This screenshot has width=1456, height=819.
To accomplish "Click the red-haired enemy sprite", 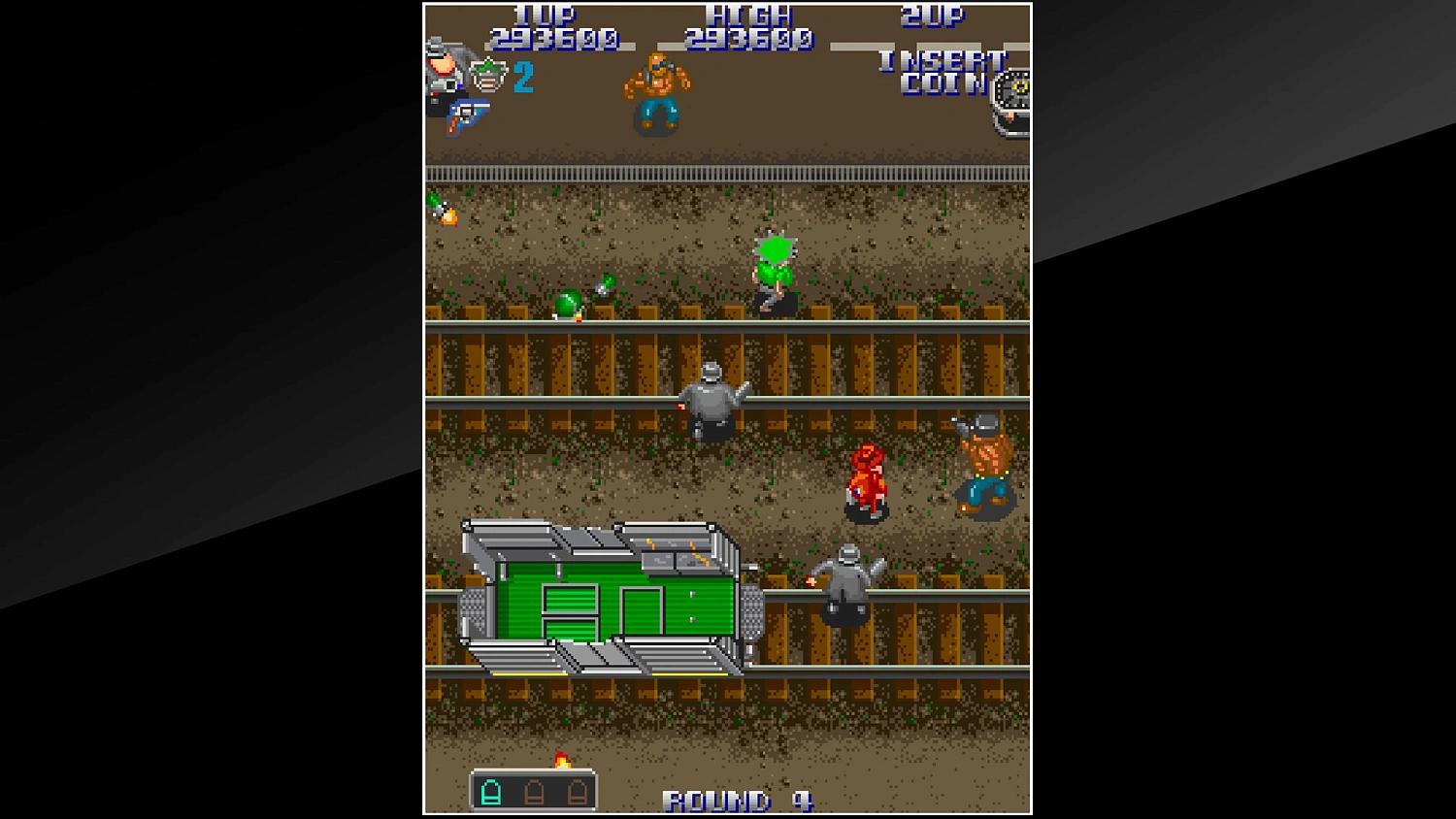I will (x=867, y=480).
